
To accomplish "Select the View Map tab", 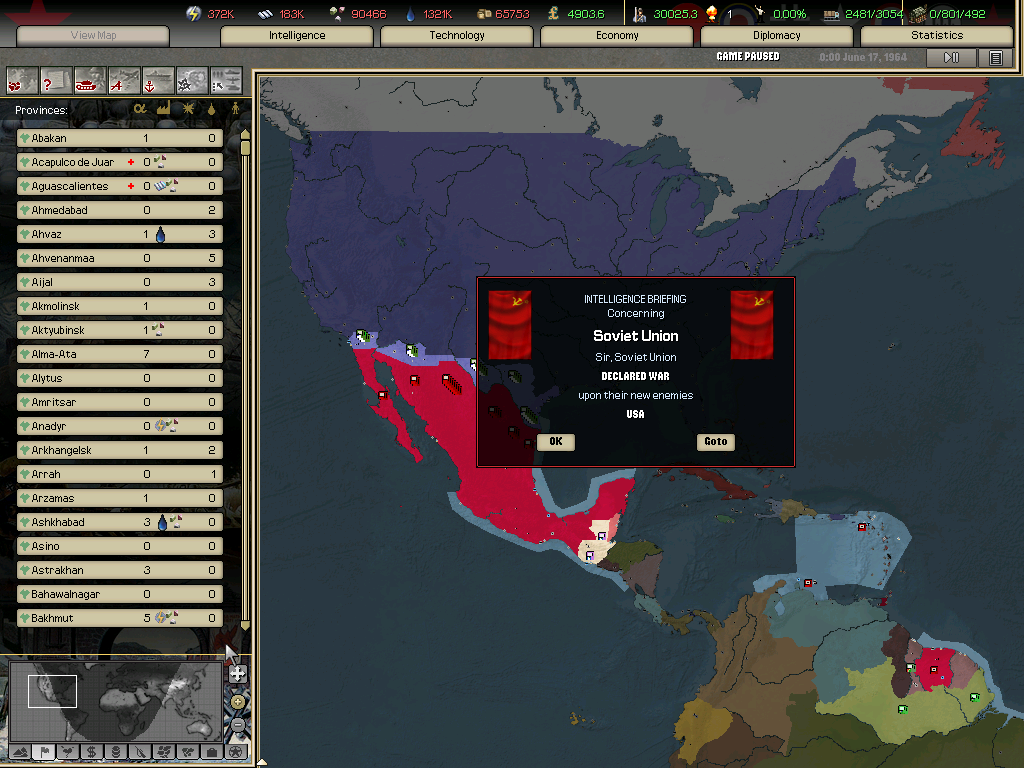I will click(x=94, y=36).
